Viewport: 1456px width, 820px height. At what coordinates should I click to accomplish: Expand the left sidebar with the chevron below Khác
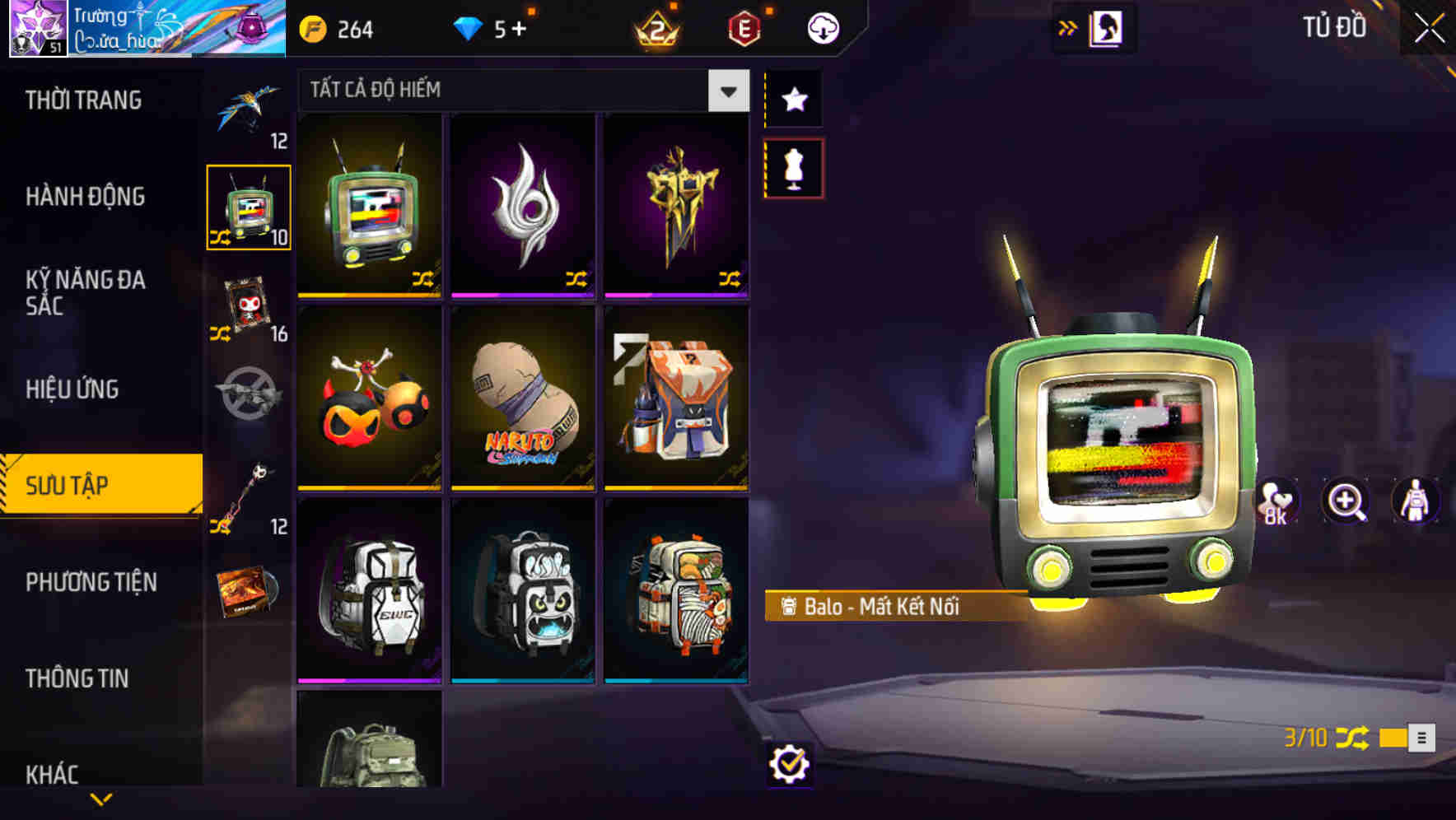[101, 797]
